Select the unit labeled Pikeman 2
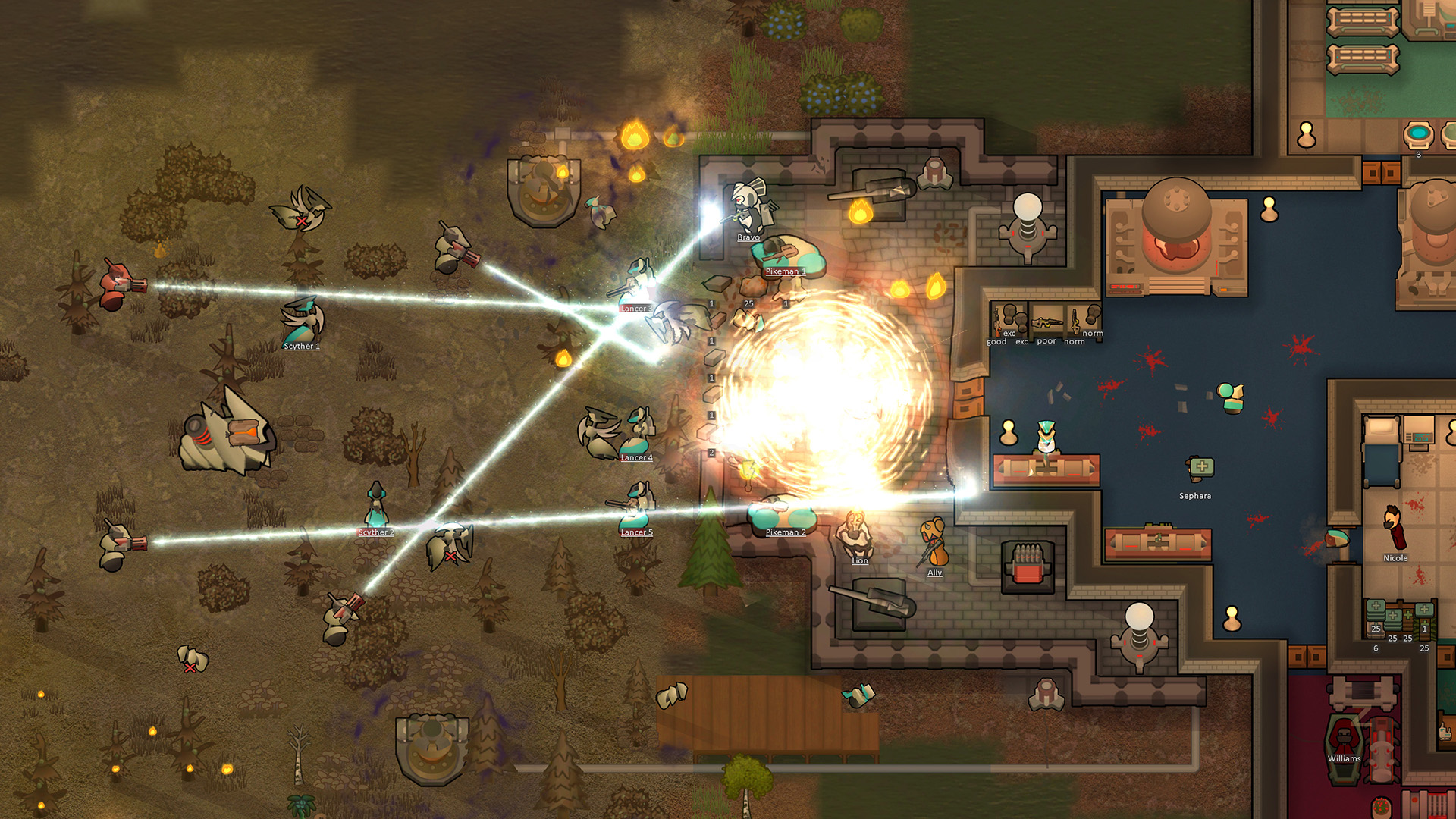1456x819 pixels. pos(784,513)
